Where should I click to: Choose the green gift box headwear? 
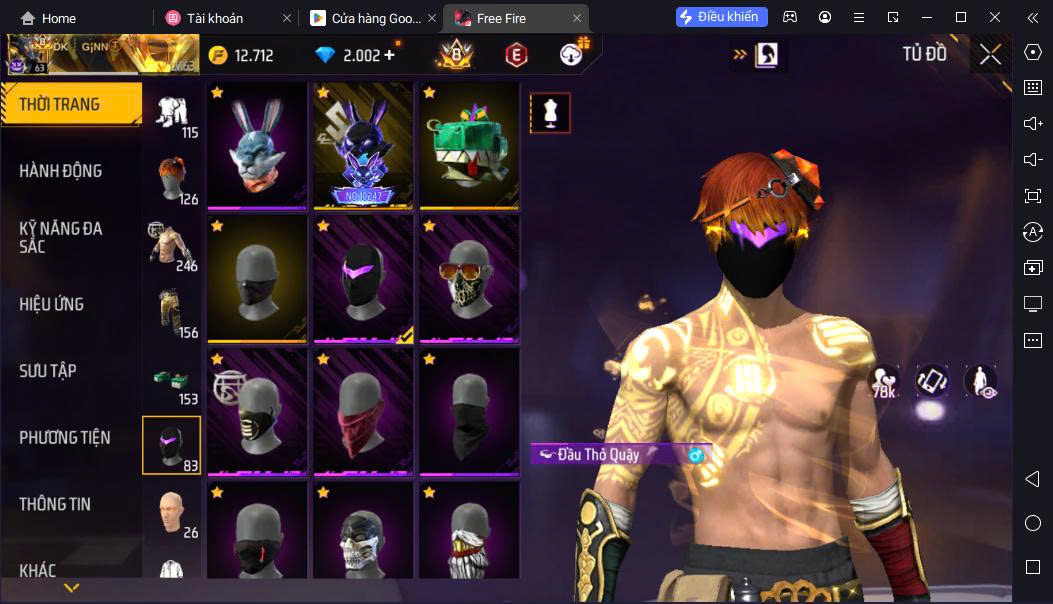469,145
